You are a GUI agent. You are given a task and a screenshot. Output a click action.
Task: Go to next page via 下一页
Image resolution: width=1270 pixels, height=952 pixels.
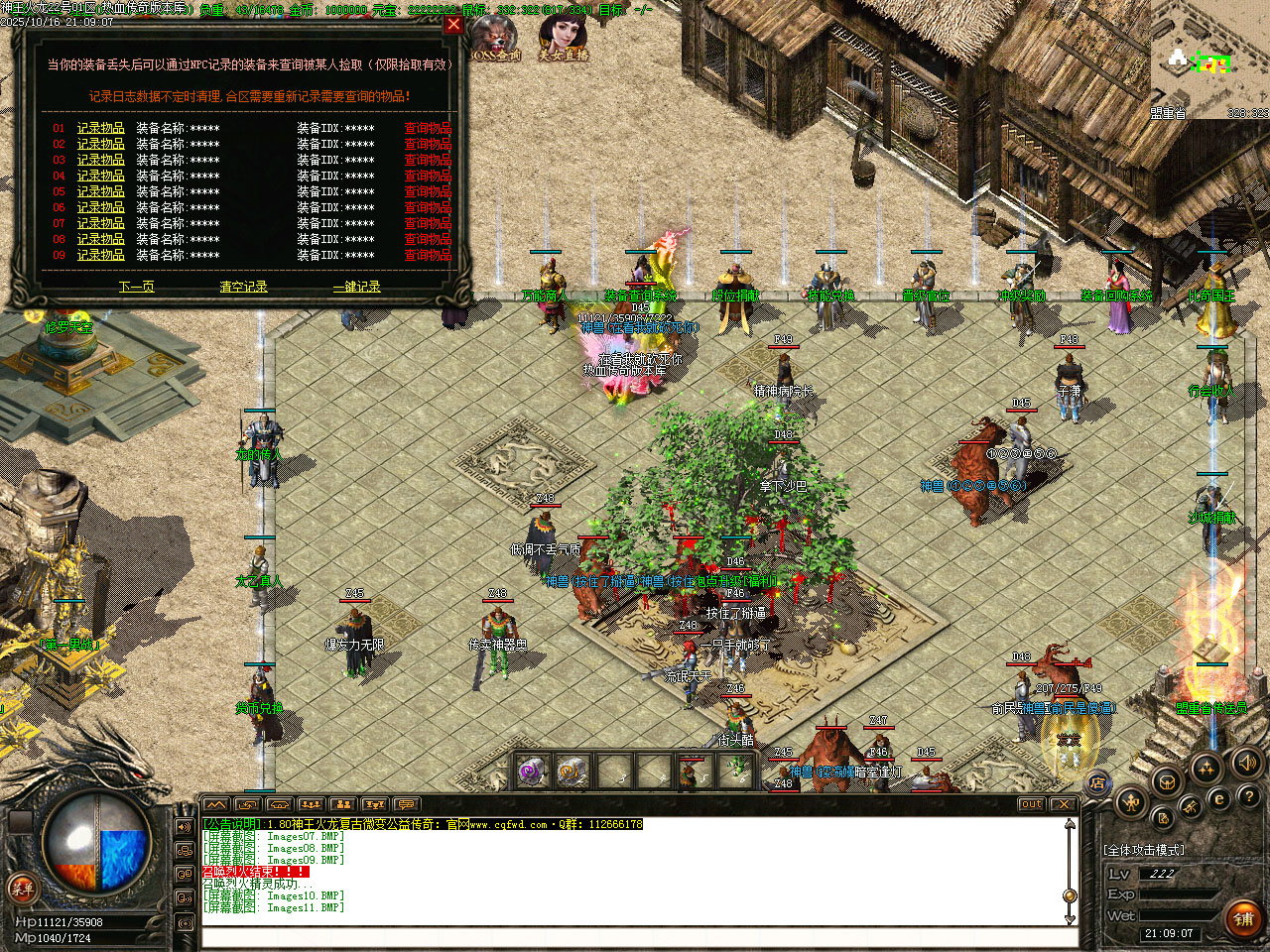point(137,287)
